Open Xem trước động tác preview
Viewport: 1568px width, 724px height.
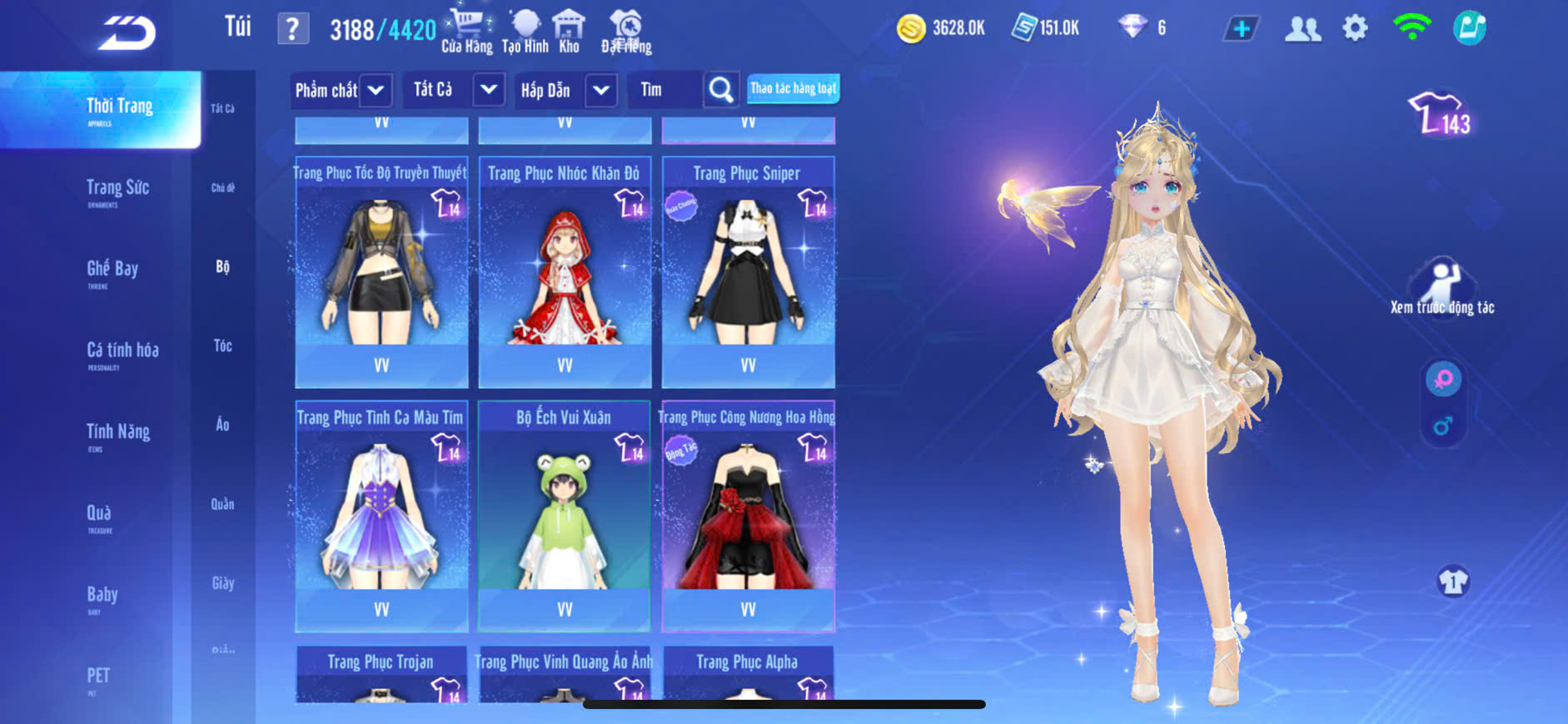pyautogui.click(x=1441, y=289)
